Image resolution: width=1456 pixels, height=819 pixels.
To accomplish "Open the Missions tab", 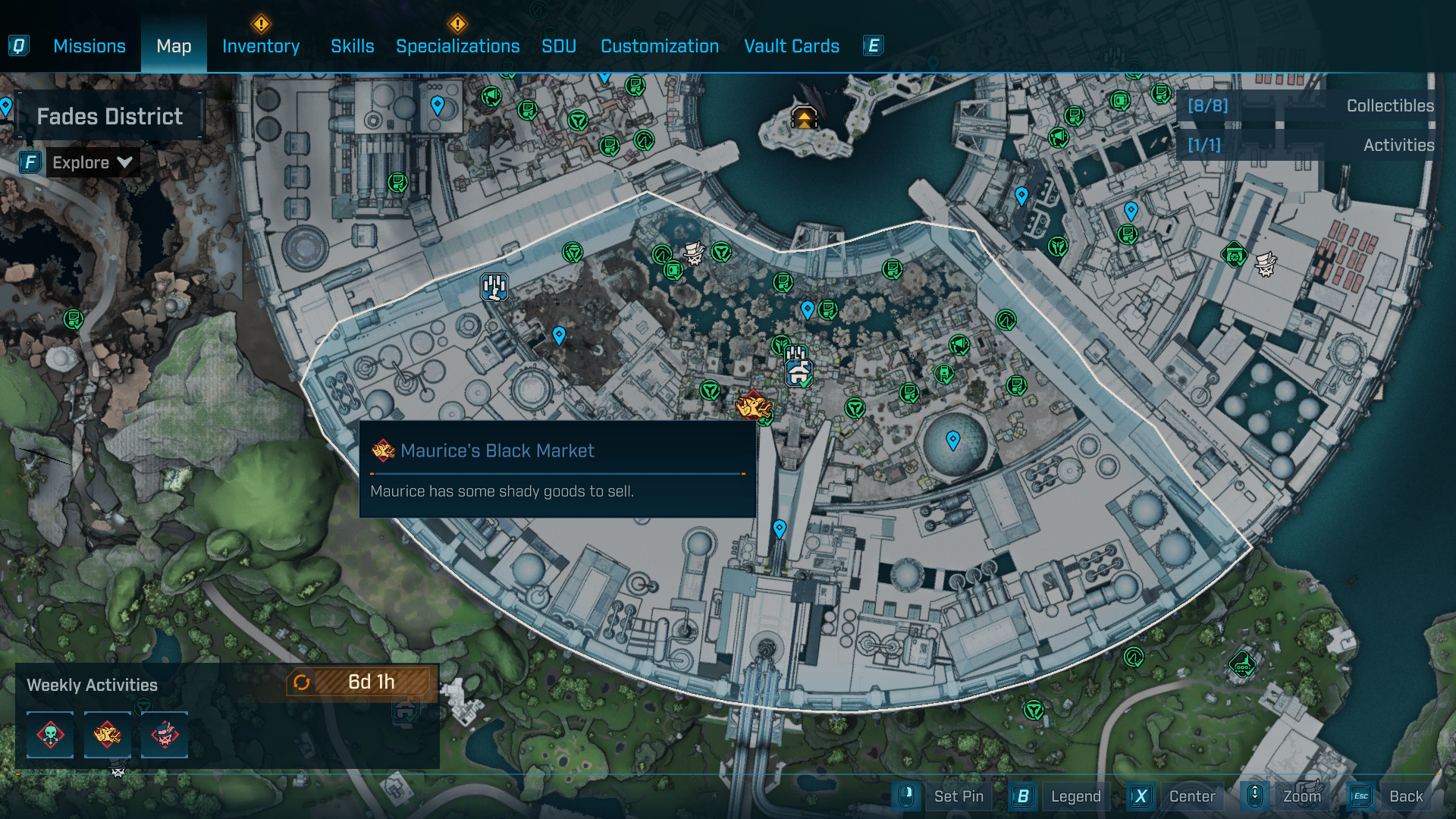I will [x=89, y=46].
